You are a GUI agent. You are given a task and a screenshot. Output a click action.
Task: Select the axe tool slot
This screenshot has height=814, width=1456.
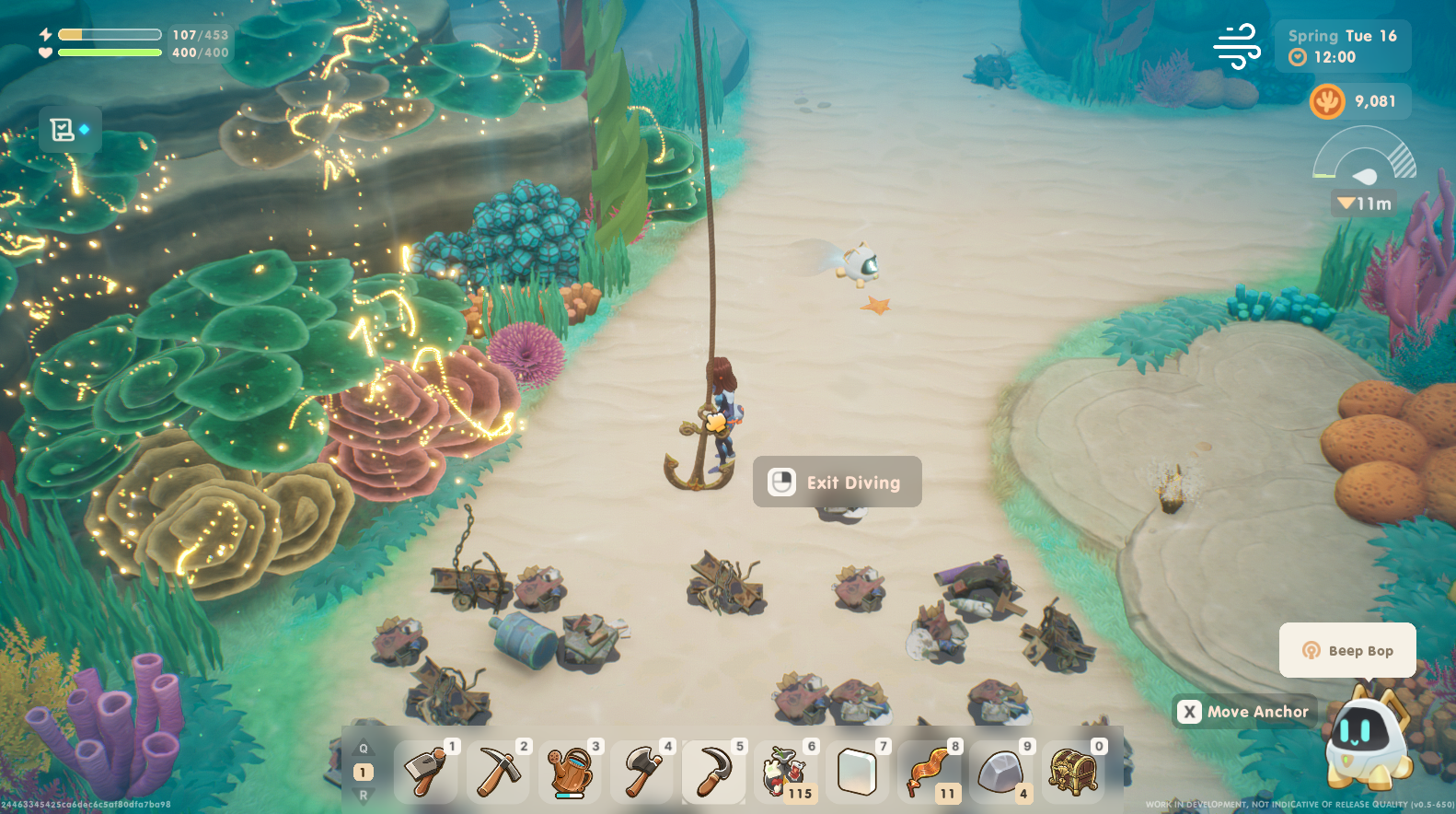pos(642,772)
